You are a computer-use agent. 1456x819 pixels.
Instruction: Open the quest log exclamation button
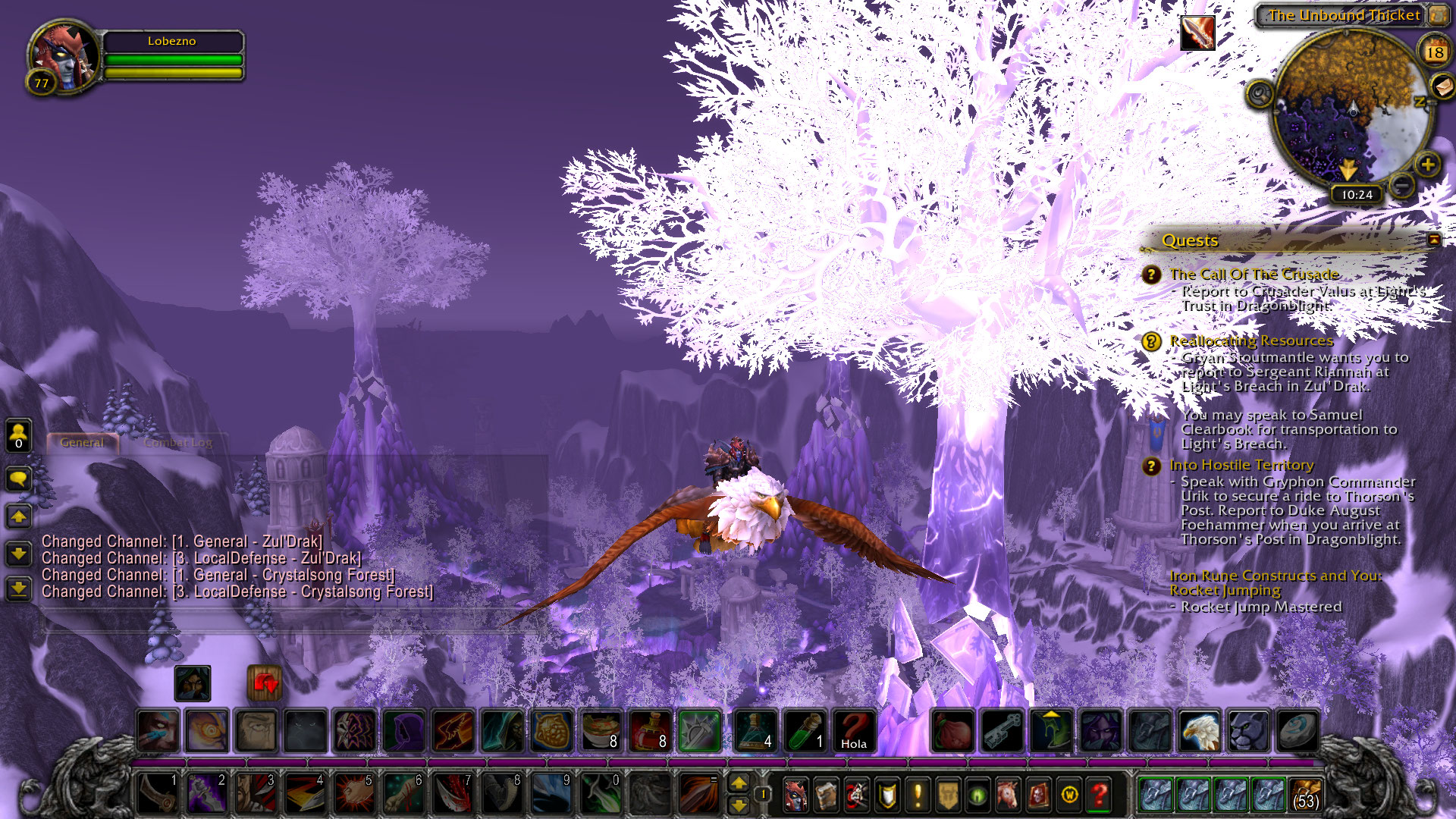pyautogui.click(x=918, y=795)
